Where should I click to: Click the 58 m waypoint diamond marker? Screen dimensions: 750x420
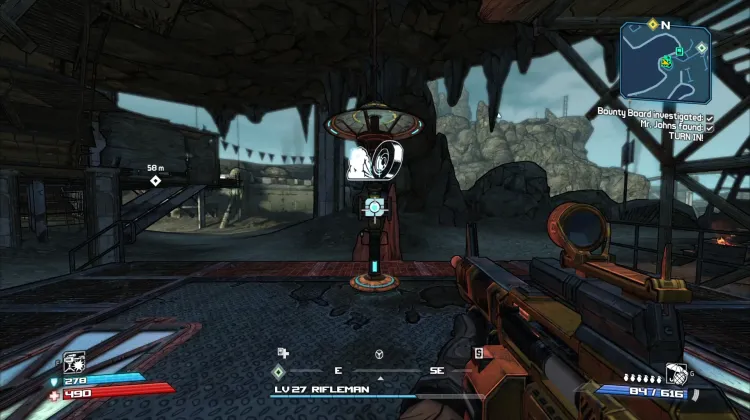(155, 180)
